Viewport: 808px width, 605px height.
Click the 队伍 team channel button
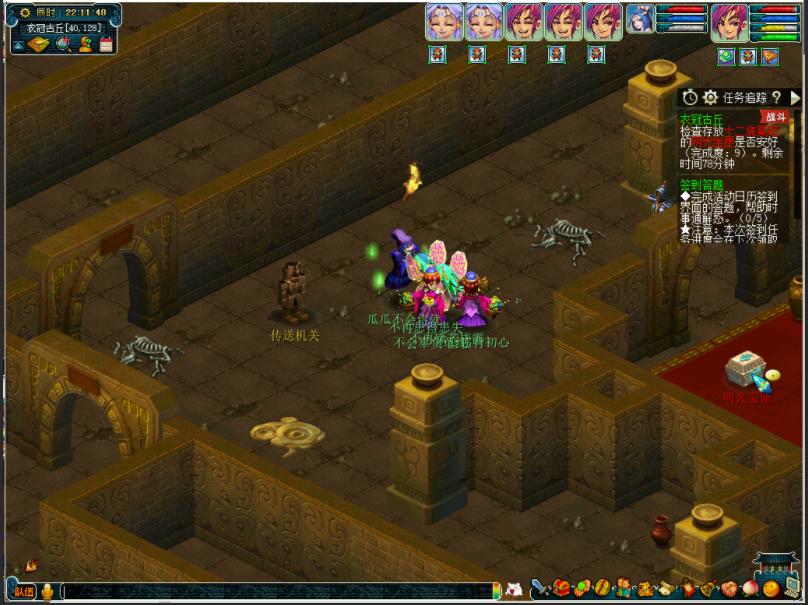coord(24,591)
